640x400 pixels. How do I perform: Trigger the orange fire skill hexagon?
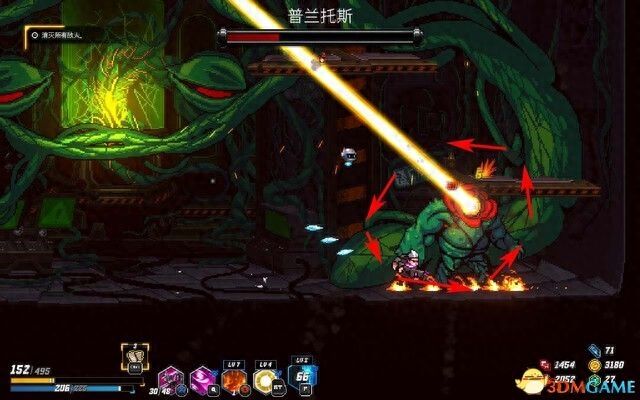click(x=235, y=380)
